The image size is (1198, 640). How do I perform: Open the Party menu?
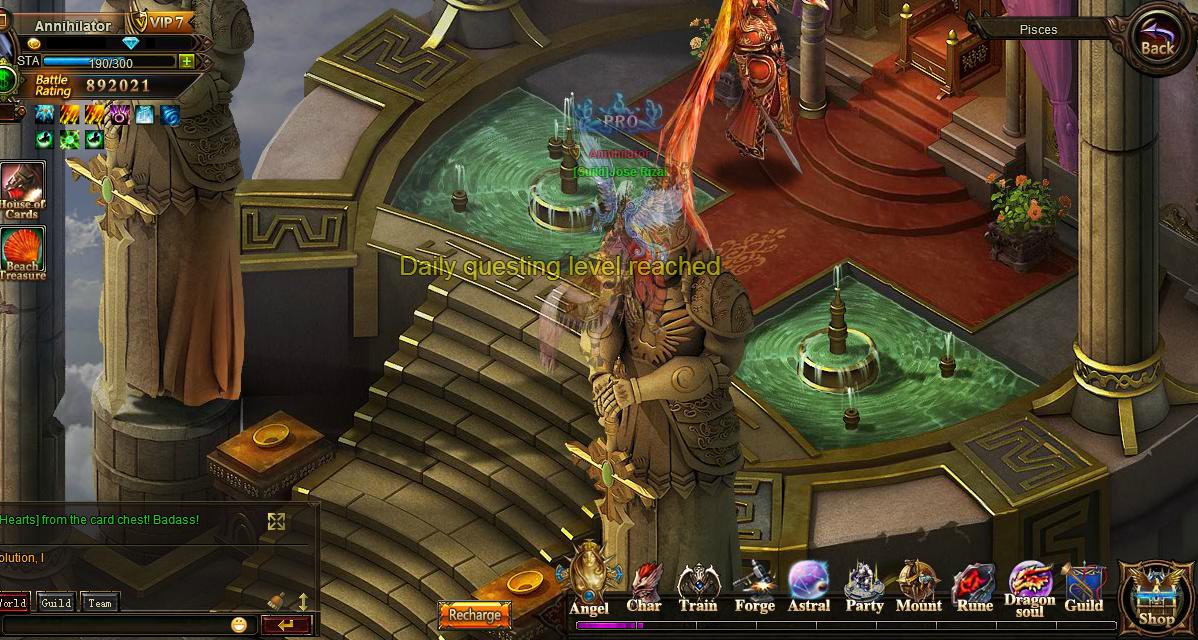(864, 587)
